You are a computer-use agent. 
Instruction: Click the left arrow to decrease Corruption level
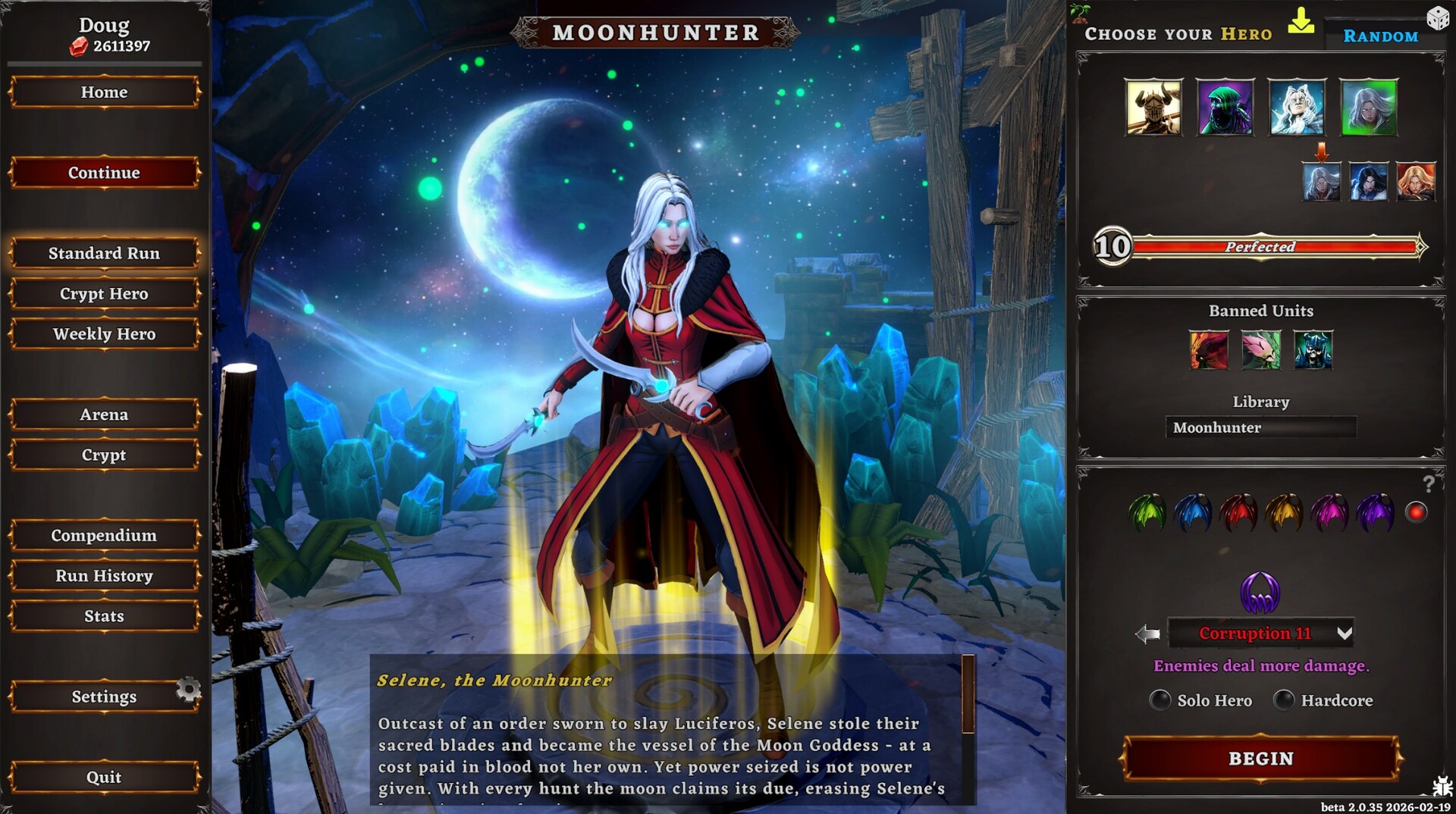[x=1149, y=633]
